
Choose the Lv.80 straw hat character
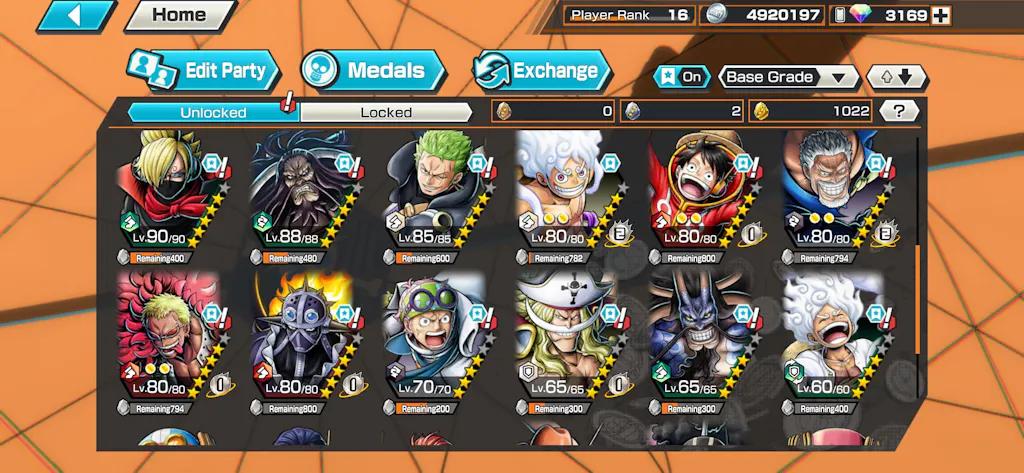click(699, 195)
